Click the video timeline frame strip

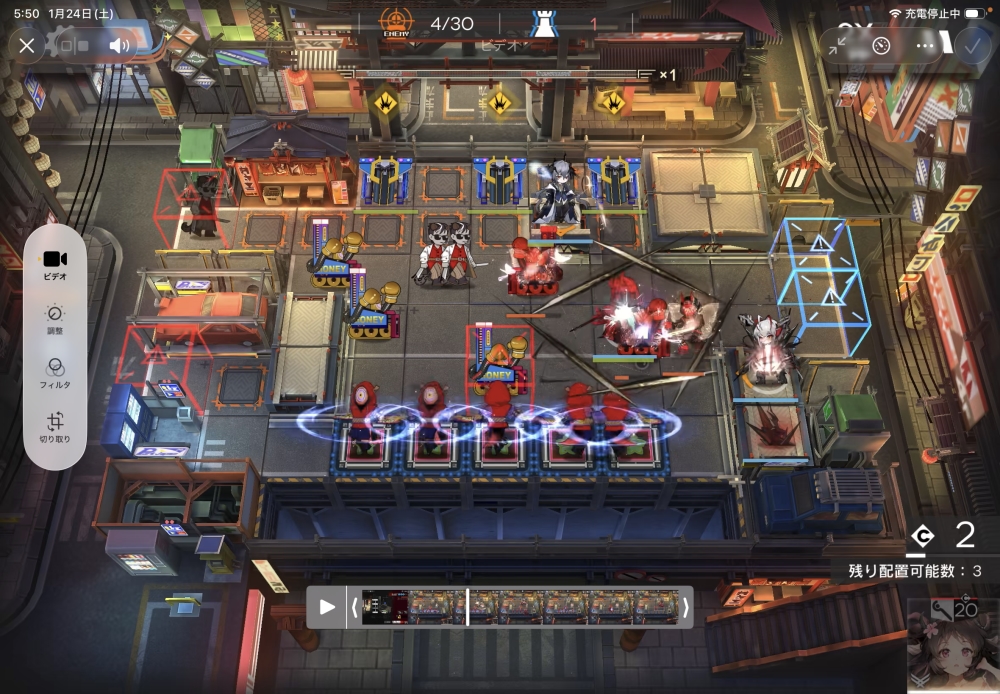pos(520,606)
